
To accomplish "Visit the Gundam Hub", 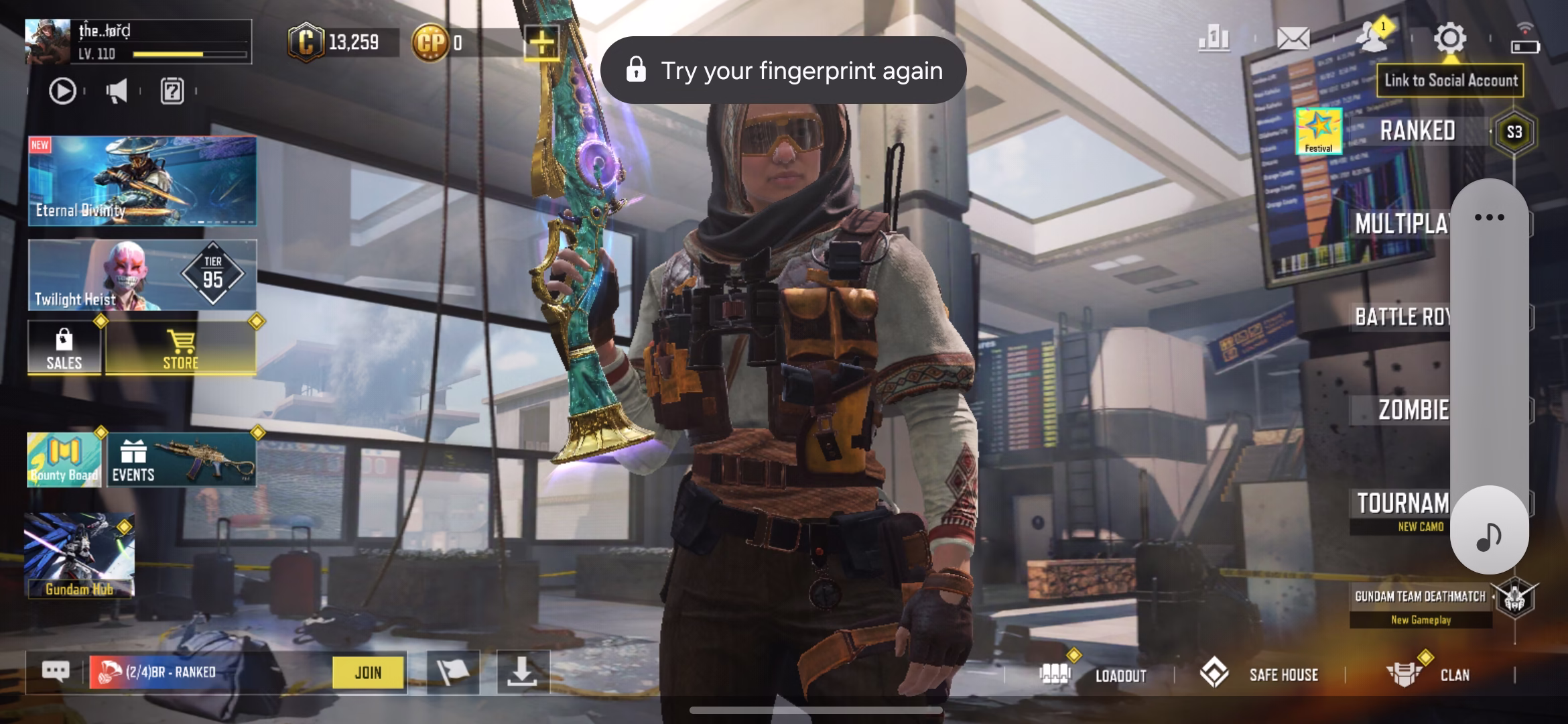I will point(79,555).
